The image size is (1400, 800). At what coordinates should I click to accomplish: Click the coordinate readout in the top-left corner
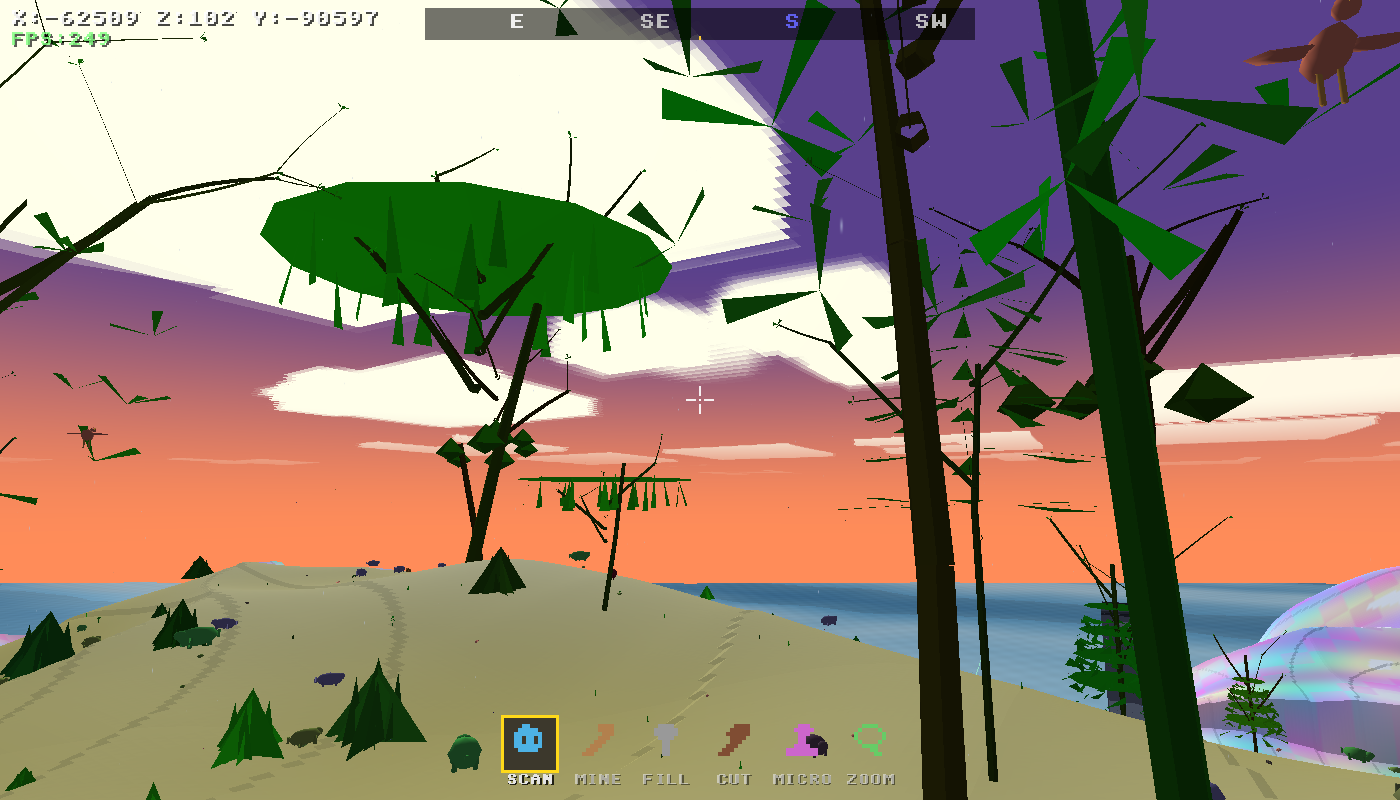pos(190,16)
